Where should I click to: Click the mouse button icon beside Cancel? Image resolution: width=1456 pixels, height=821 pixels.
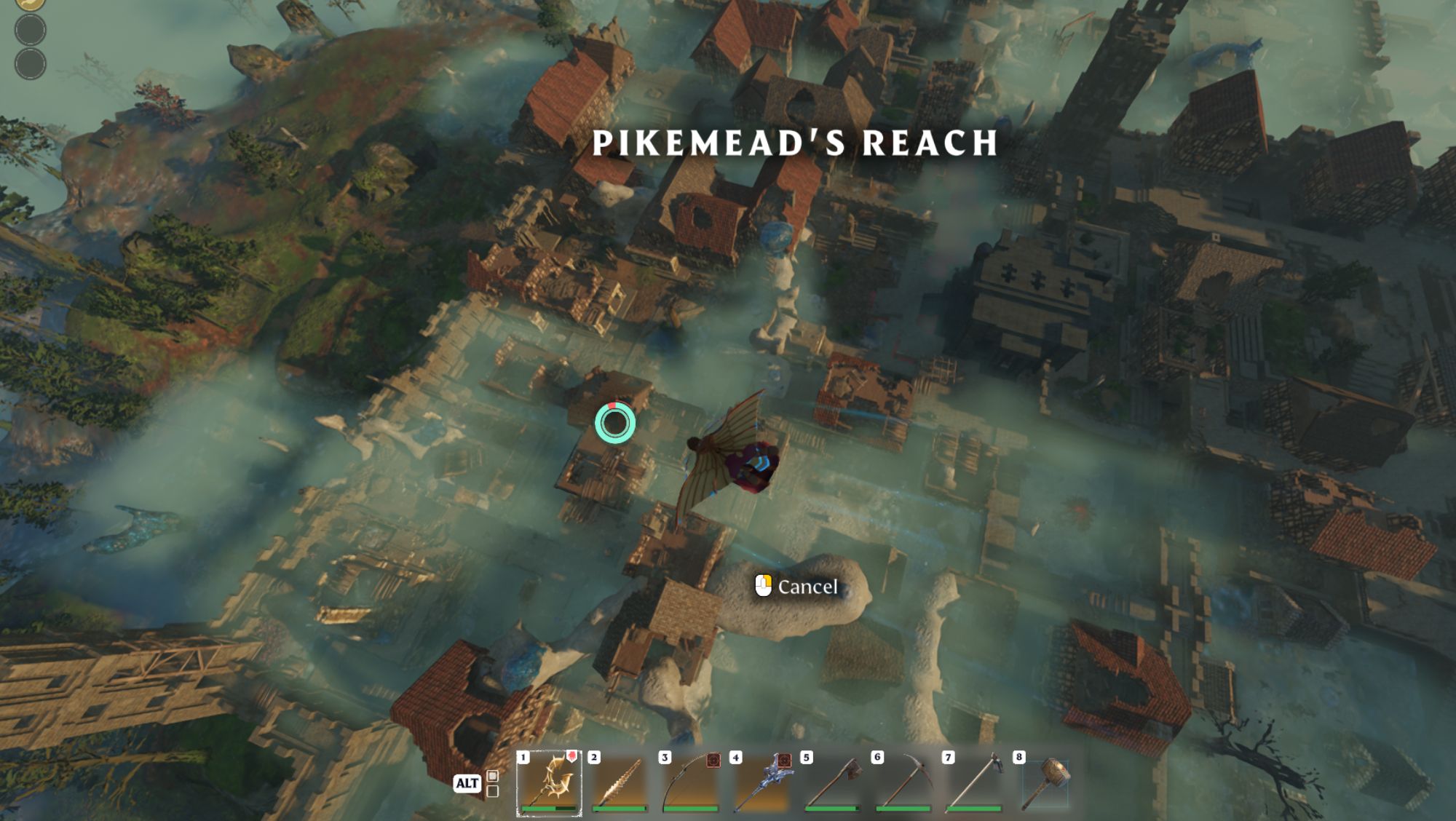pos(763,584)
